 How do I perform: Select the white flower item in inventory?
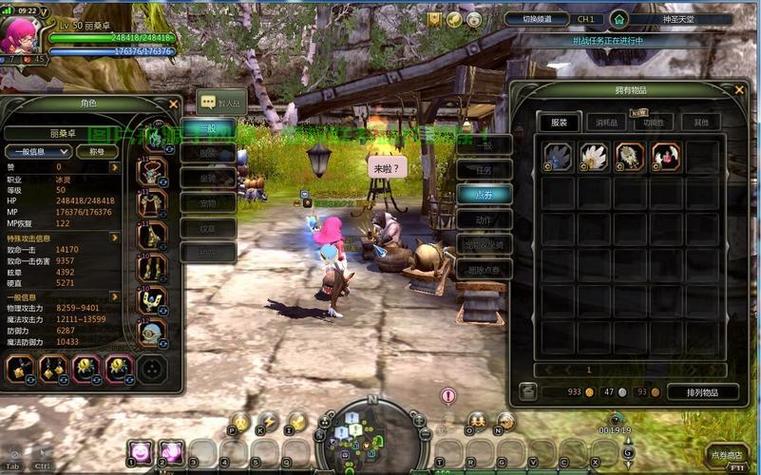click(595, 155)
